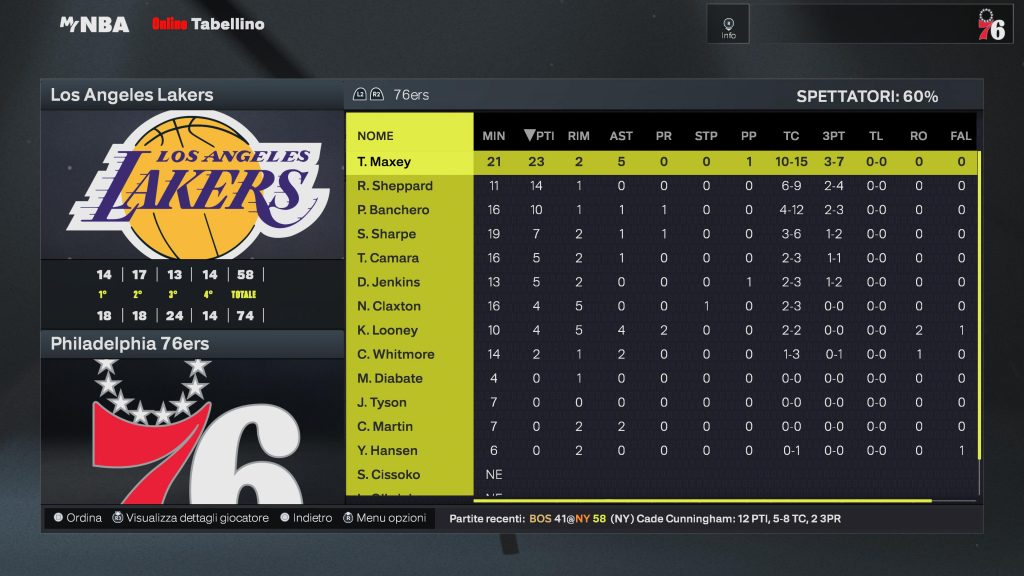Open Visualizza dettagli giocatore
1024x576 pixels.
pos(190,518)
